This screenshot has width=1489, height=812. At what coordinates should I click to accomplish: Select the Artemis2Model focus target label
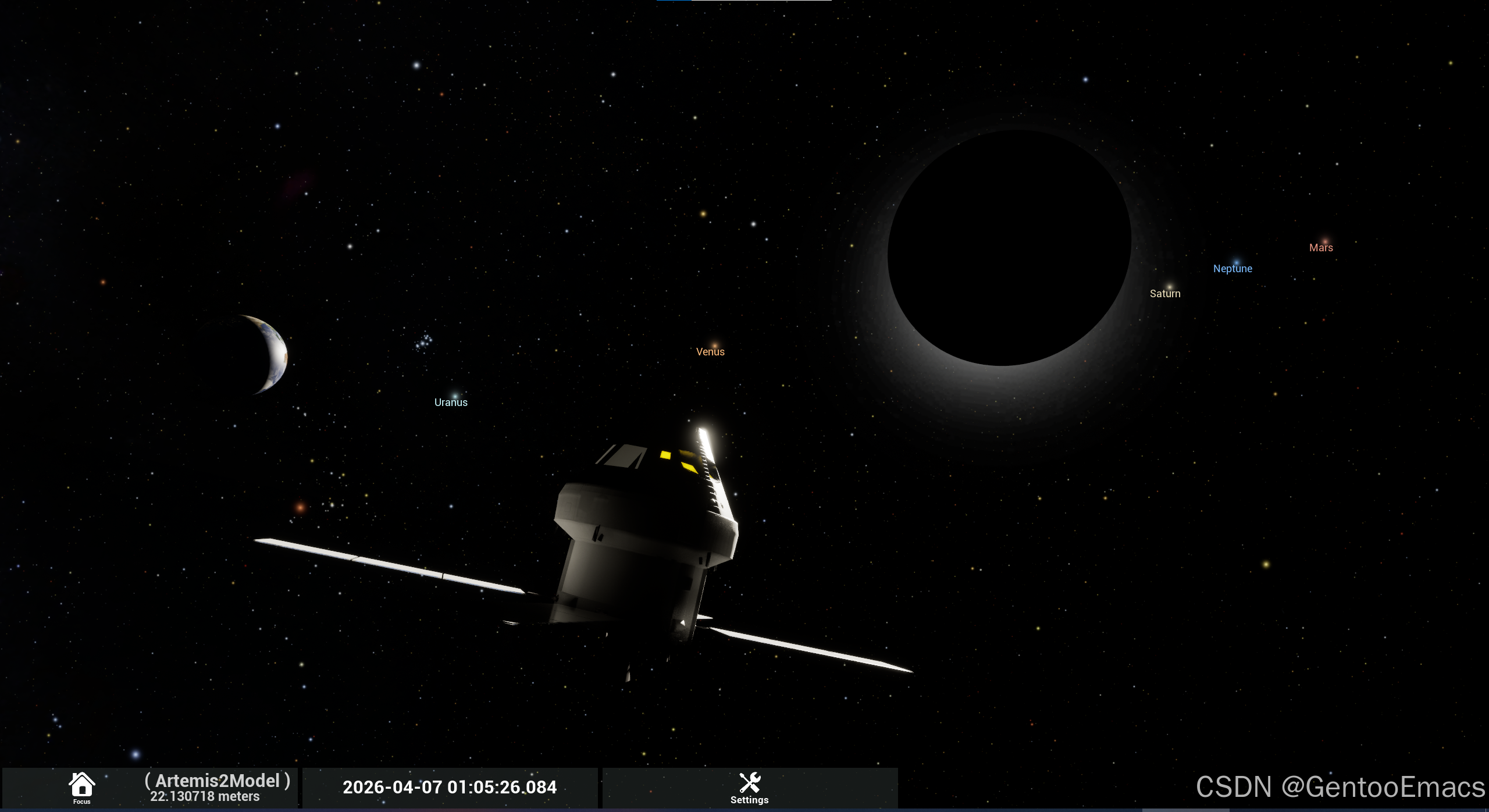pos(217,781)
